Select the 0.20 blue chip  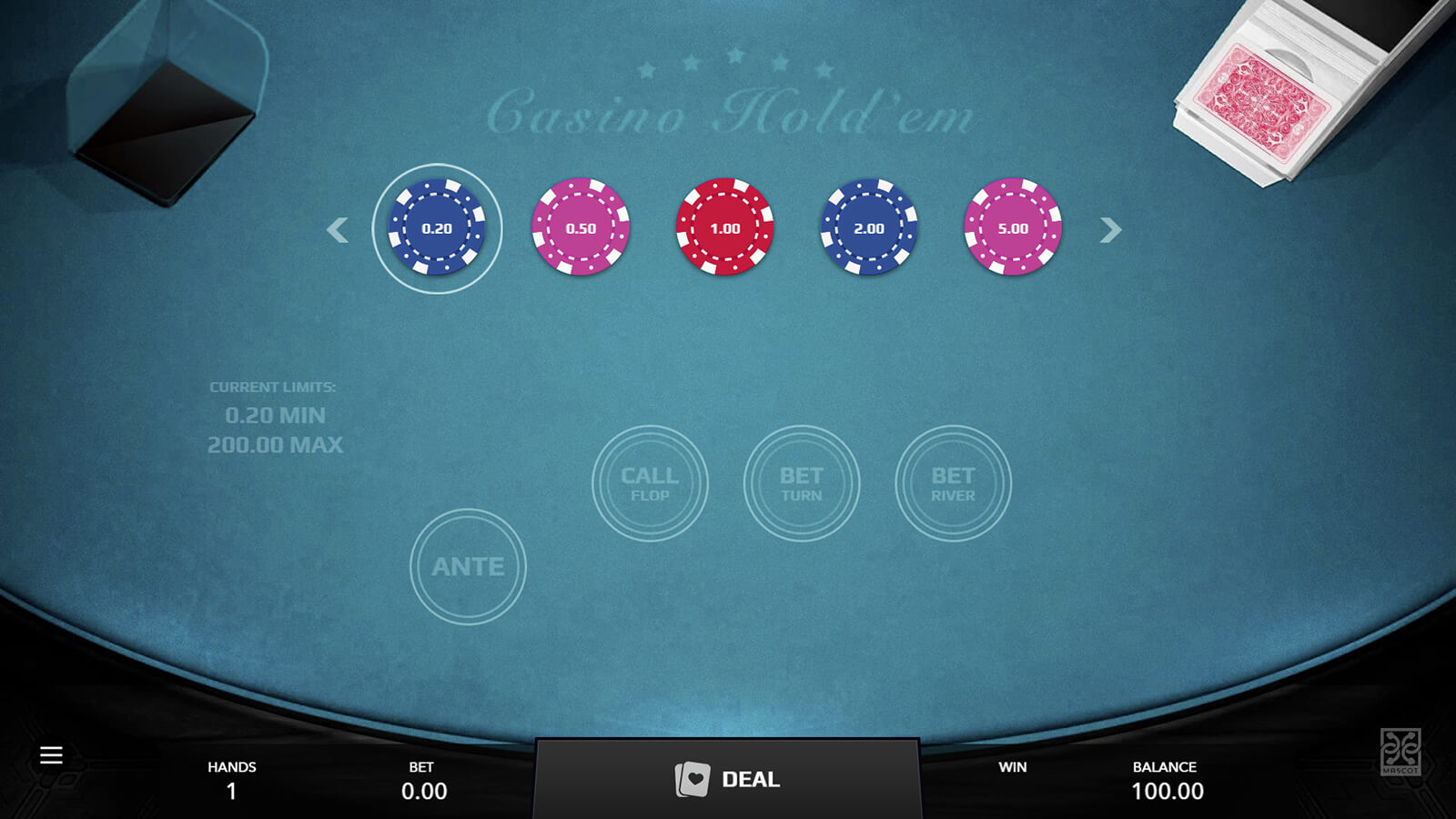437,227
